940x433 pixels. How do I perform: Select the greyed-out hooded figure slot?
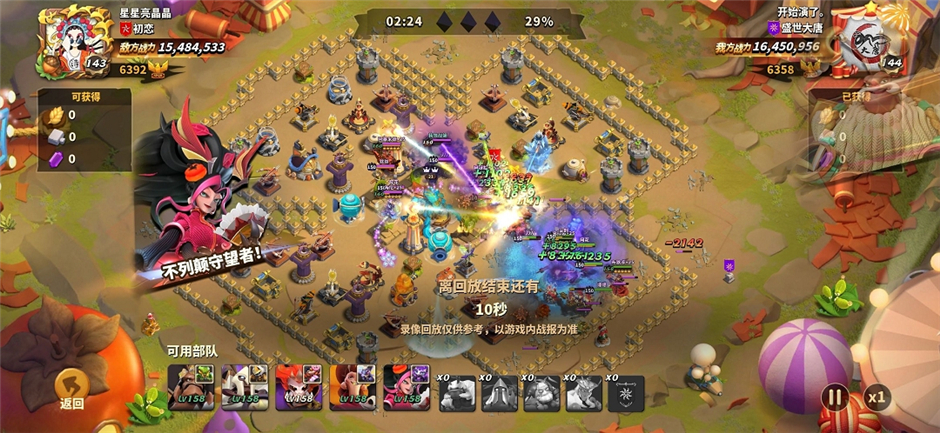pos(499,393)
